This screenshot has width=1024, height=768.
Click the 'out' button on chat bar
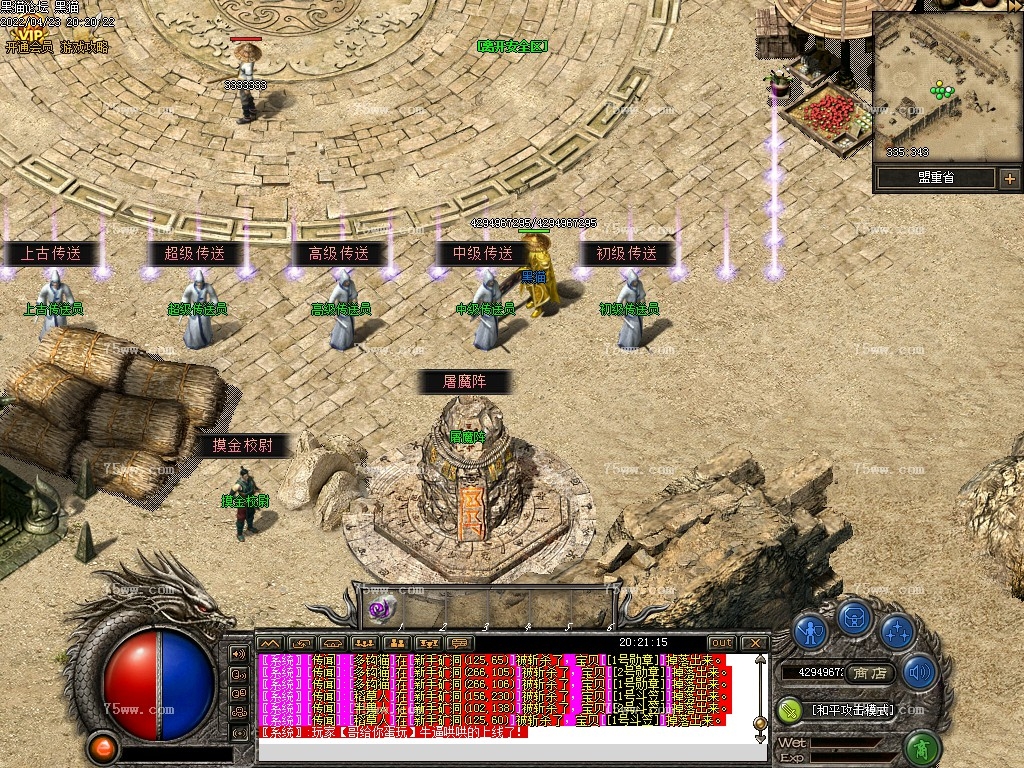[721, 643]
